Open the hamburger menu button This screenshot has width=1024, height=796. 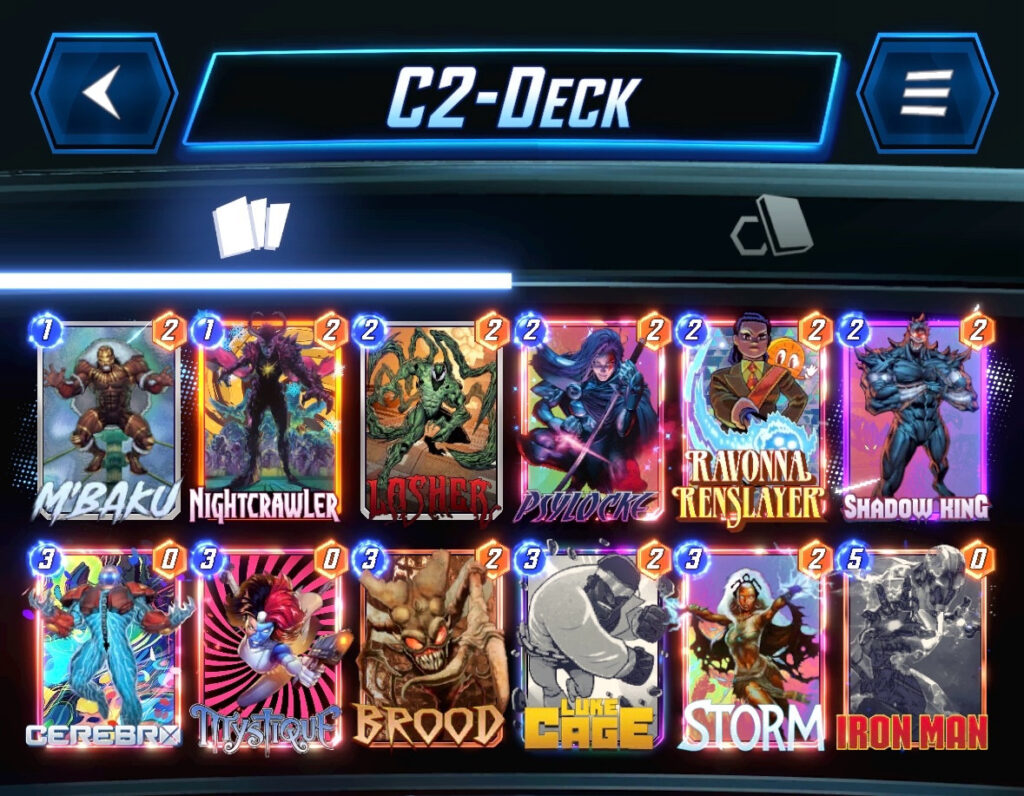tap(926, 93)
